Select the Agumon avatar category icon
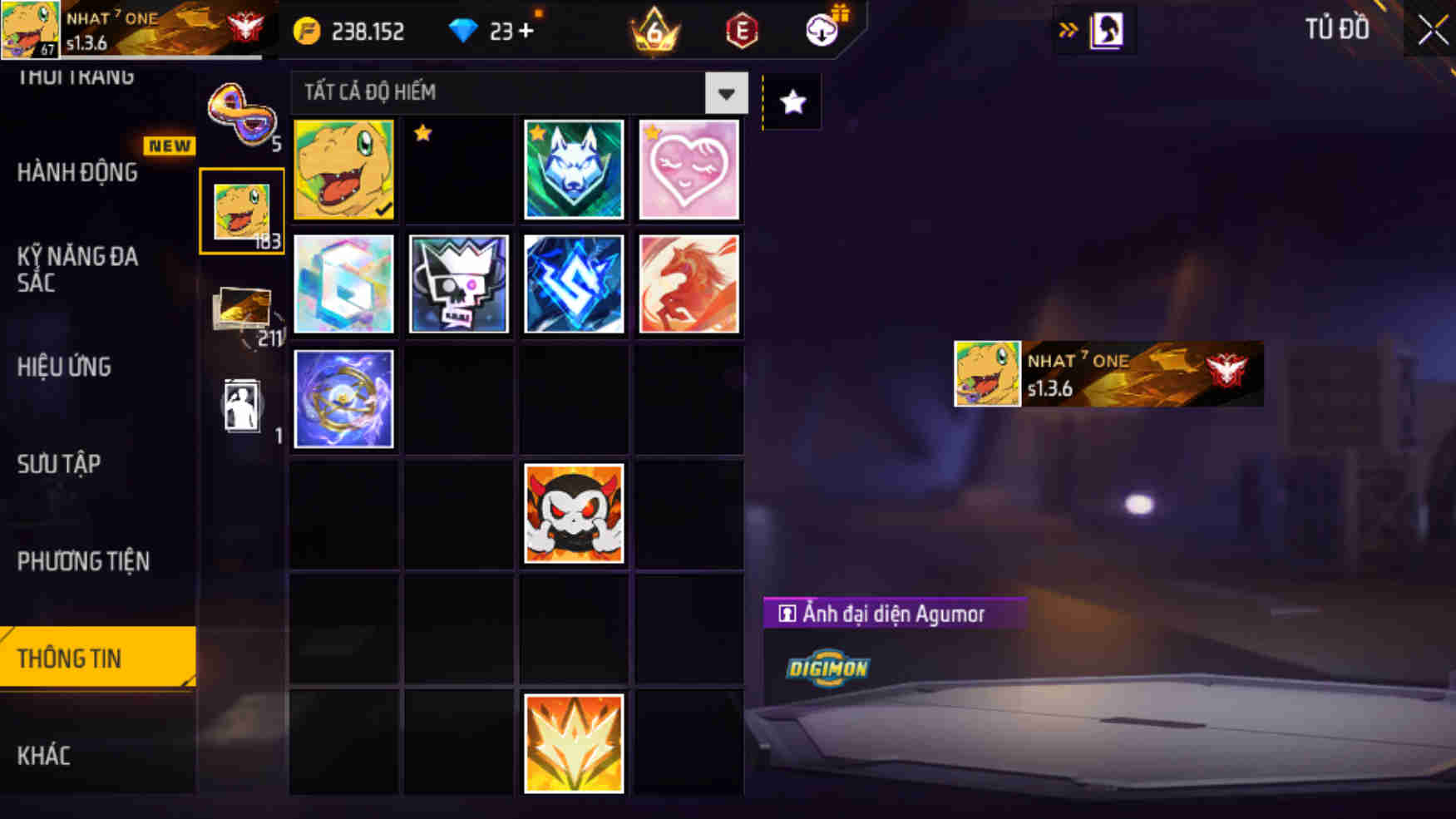The height and width of the screenshot is (819, 1456). point(241,208)
